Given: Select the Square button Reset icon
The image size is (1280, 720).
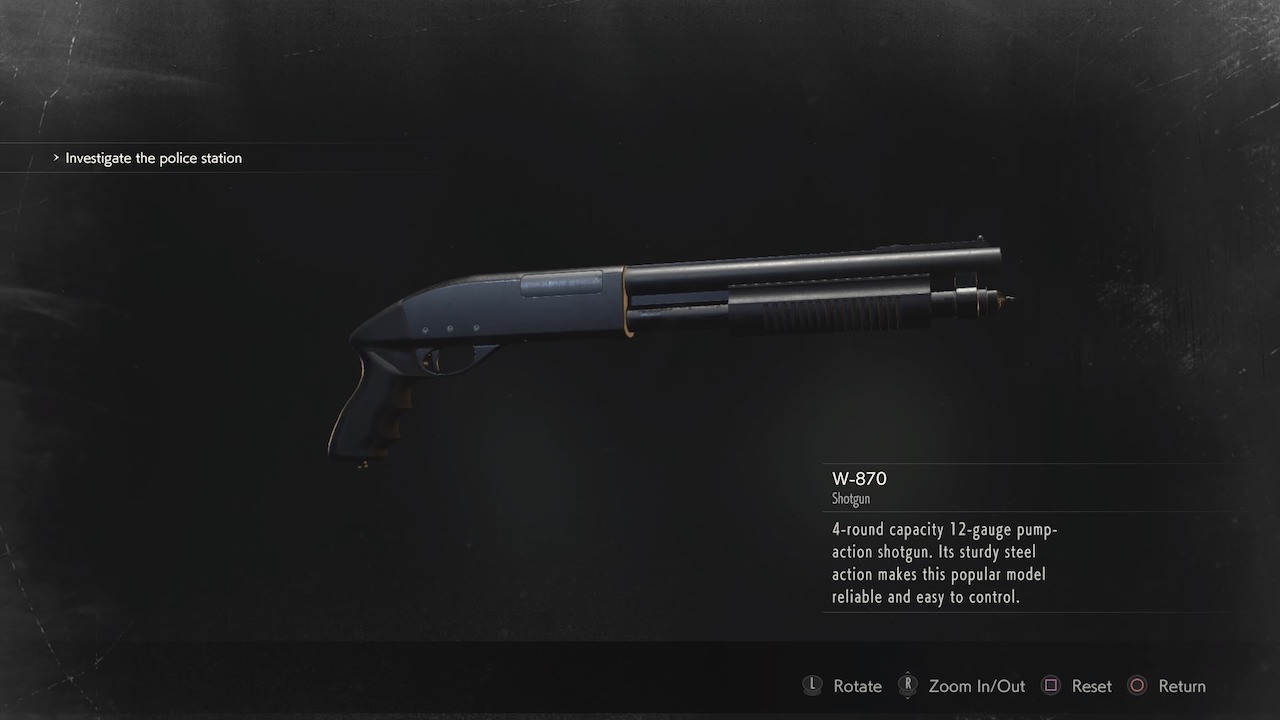Looking at the screenshot, I should tap(1051, 686).
